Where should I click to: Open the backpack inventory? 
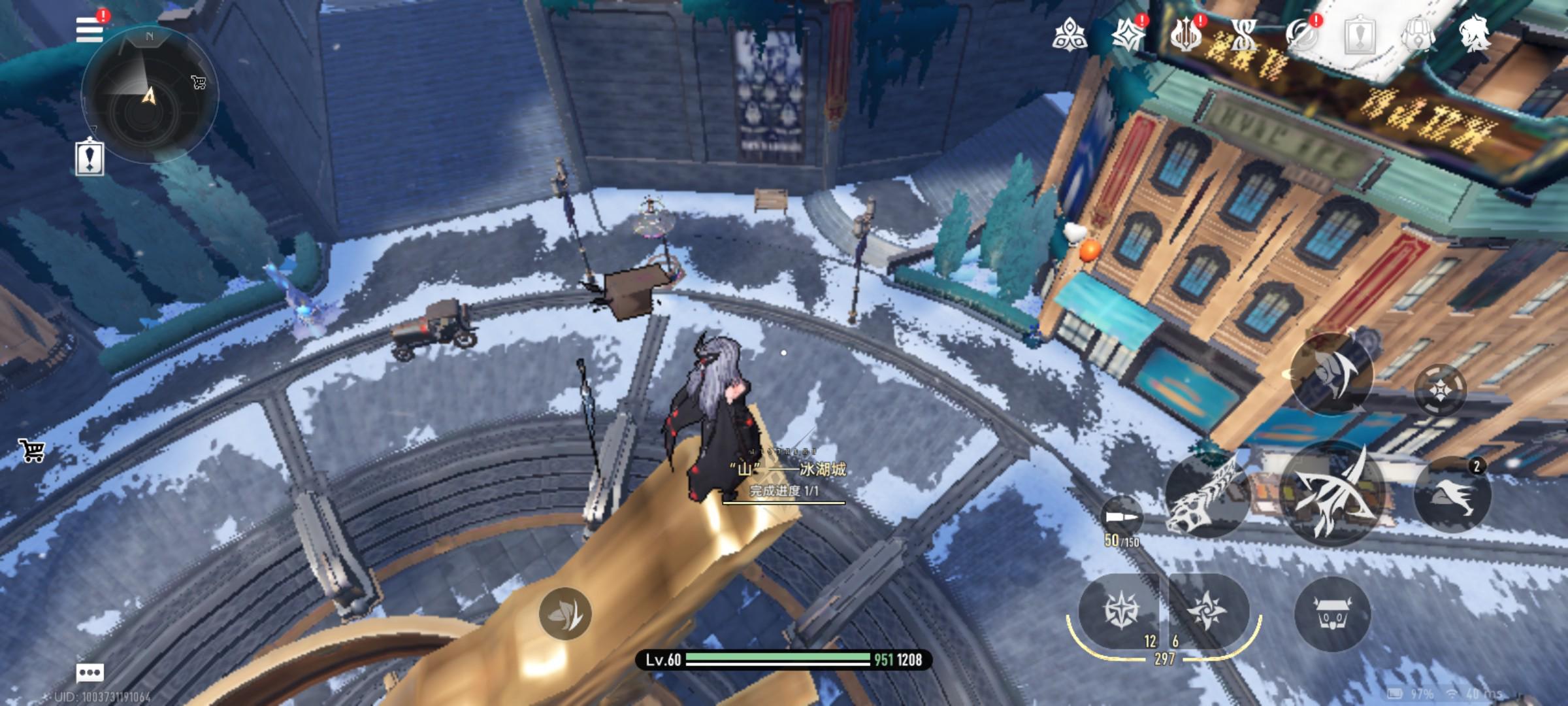(1417, 34)
